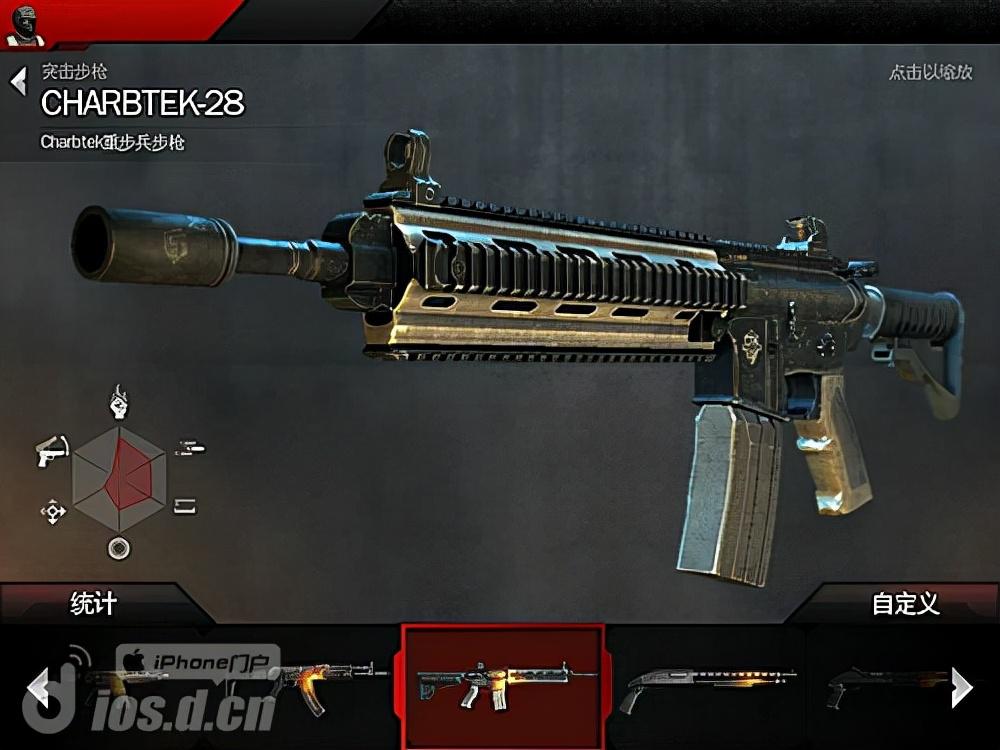The image size is (1000, 750).
Task: Show the previous weapons with the left arrow
Action: [x=39, y=688]
